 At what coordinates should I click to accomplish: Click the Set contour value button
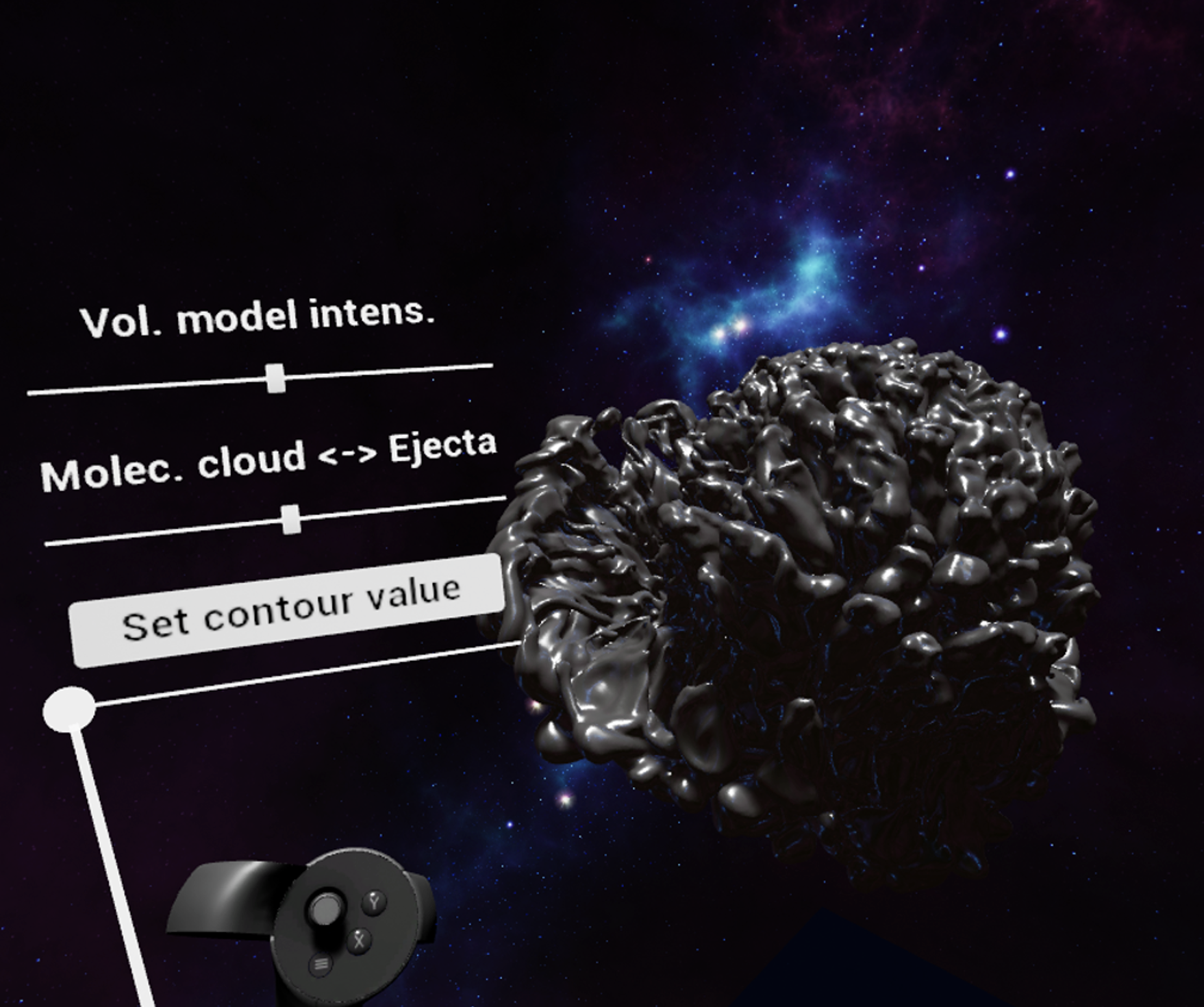pos(288,609)
